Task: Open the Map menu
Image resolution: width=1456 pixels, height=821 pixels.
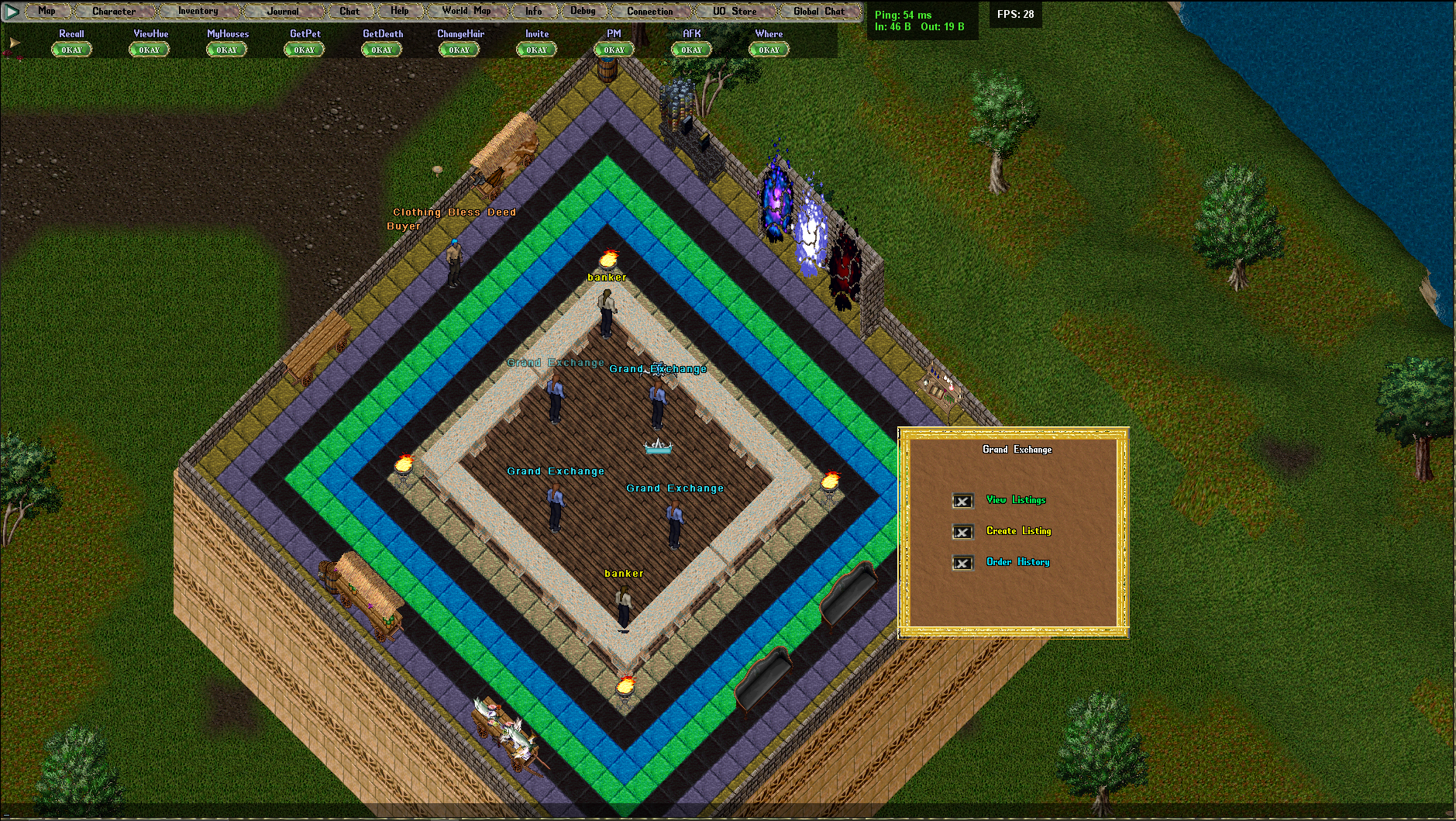Action: (x=47, y=11)
